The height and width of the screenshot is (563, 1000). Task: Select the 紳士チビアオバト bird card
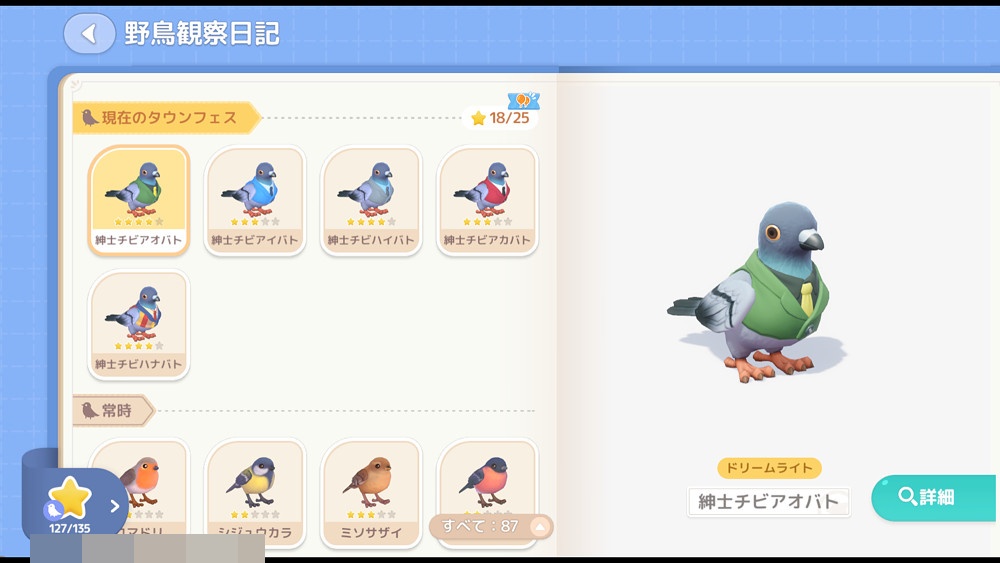(x=139, y=199)
